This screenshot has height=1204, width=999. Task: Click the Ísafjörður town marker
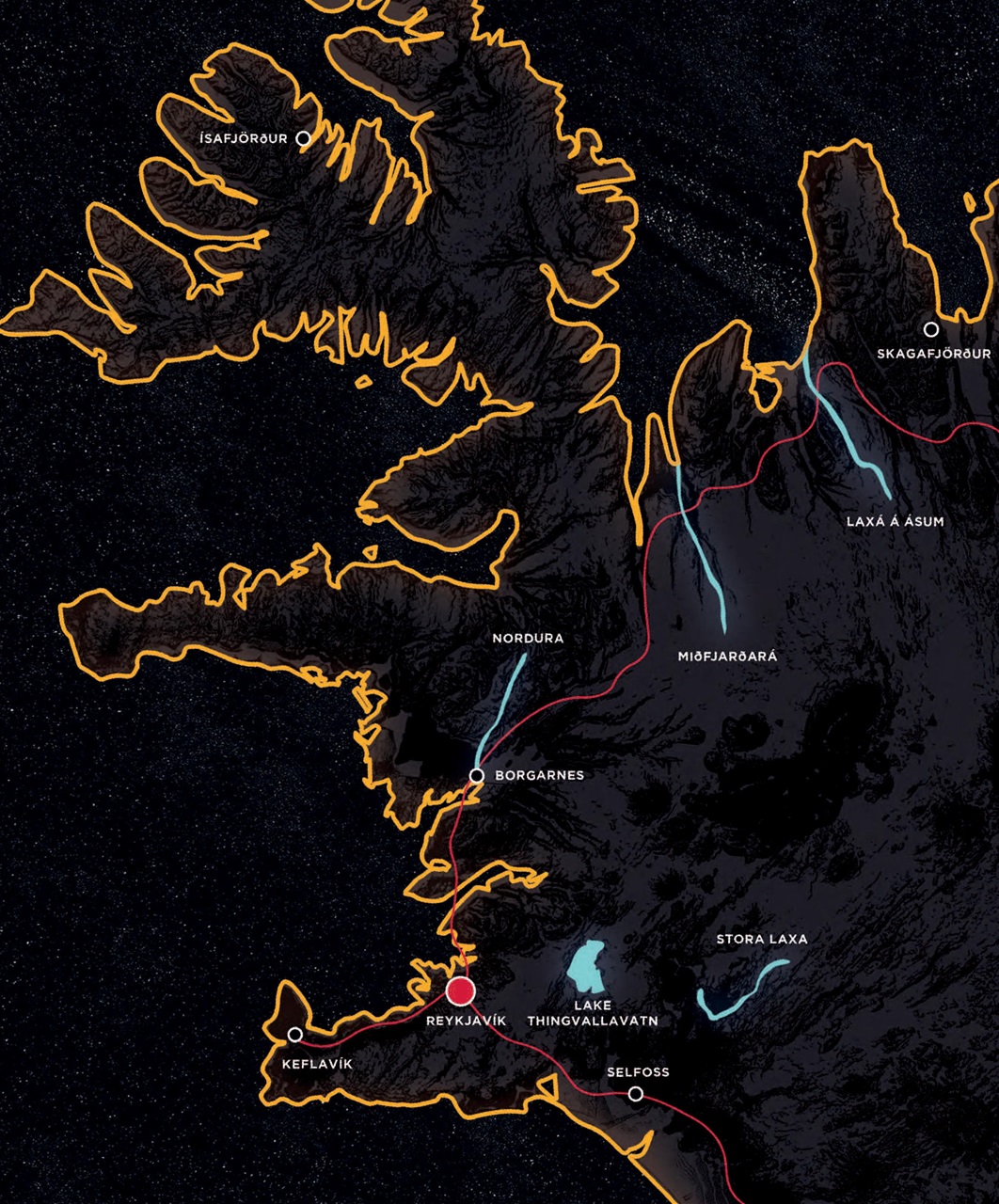point(303,138)
